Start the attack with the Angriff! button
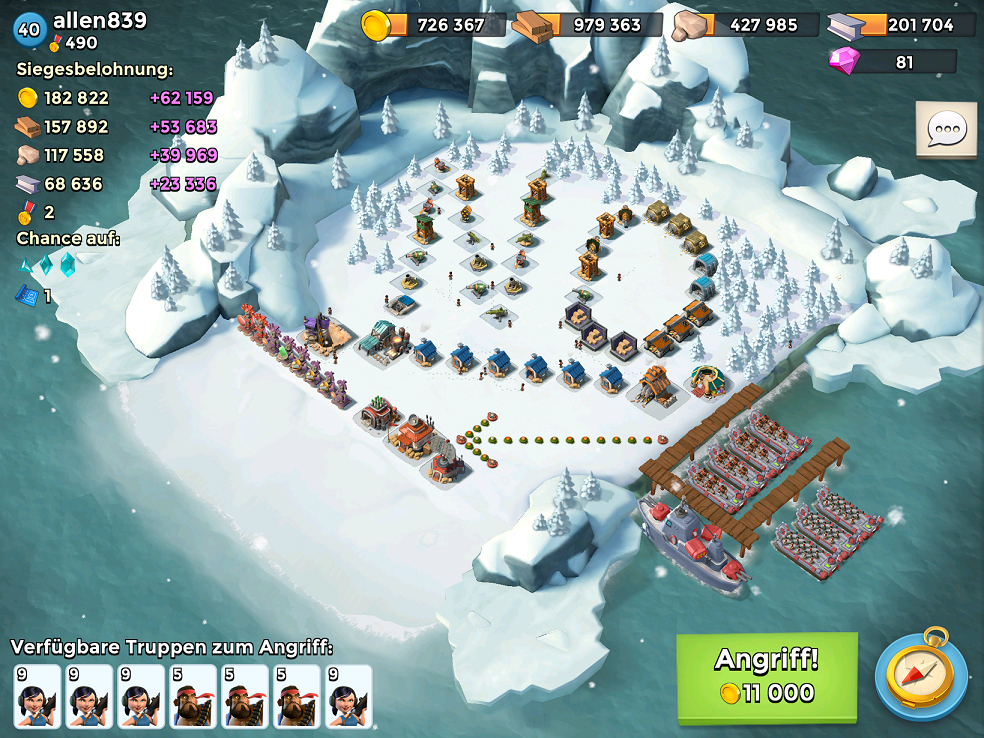Screen dimensions: 984x738 (x=767, y=676)
